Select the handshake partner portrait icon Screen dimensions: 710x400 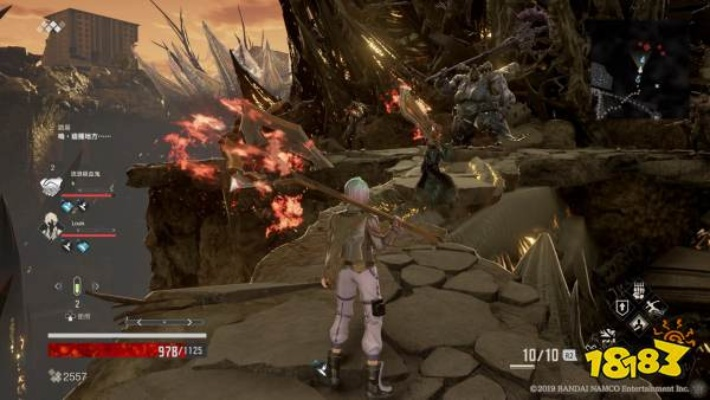pos(51,186)
